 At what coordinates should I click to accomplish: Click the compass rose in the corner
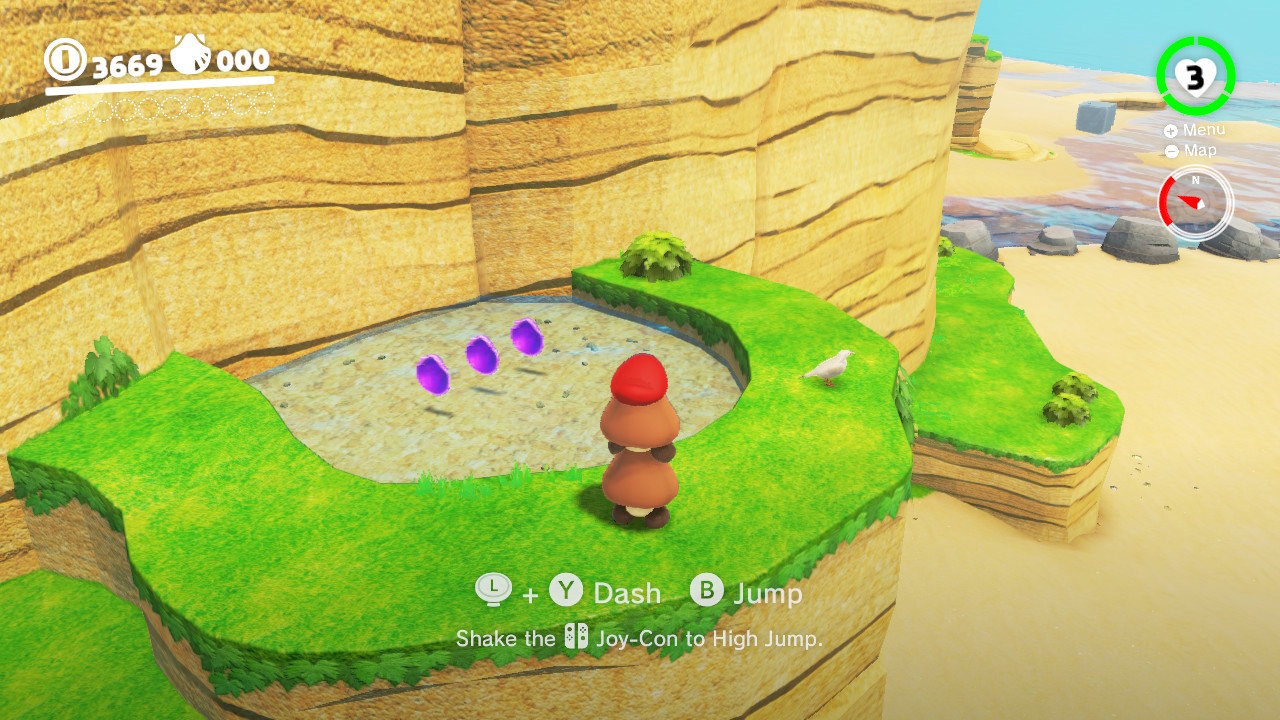pos(1197,202)
